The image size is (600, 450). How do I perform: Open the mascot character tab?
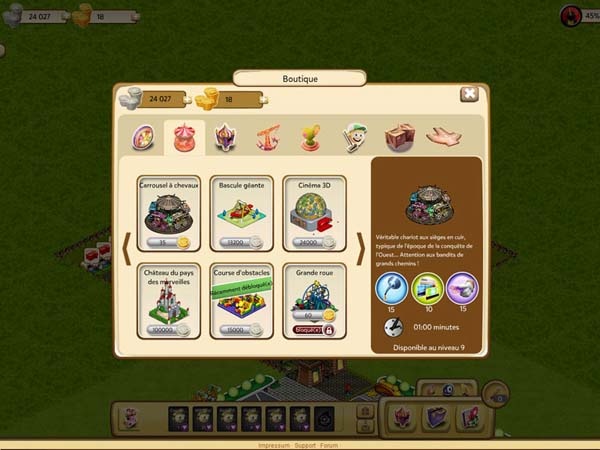354,138
